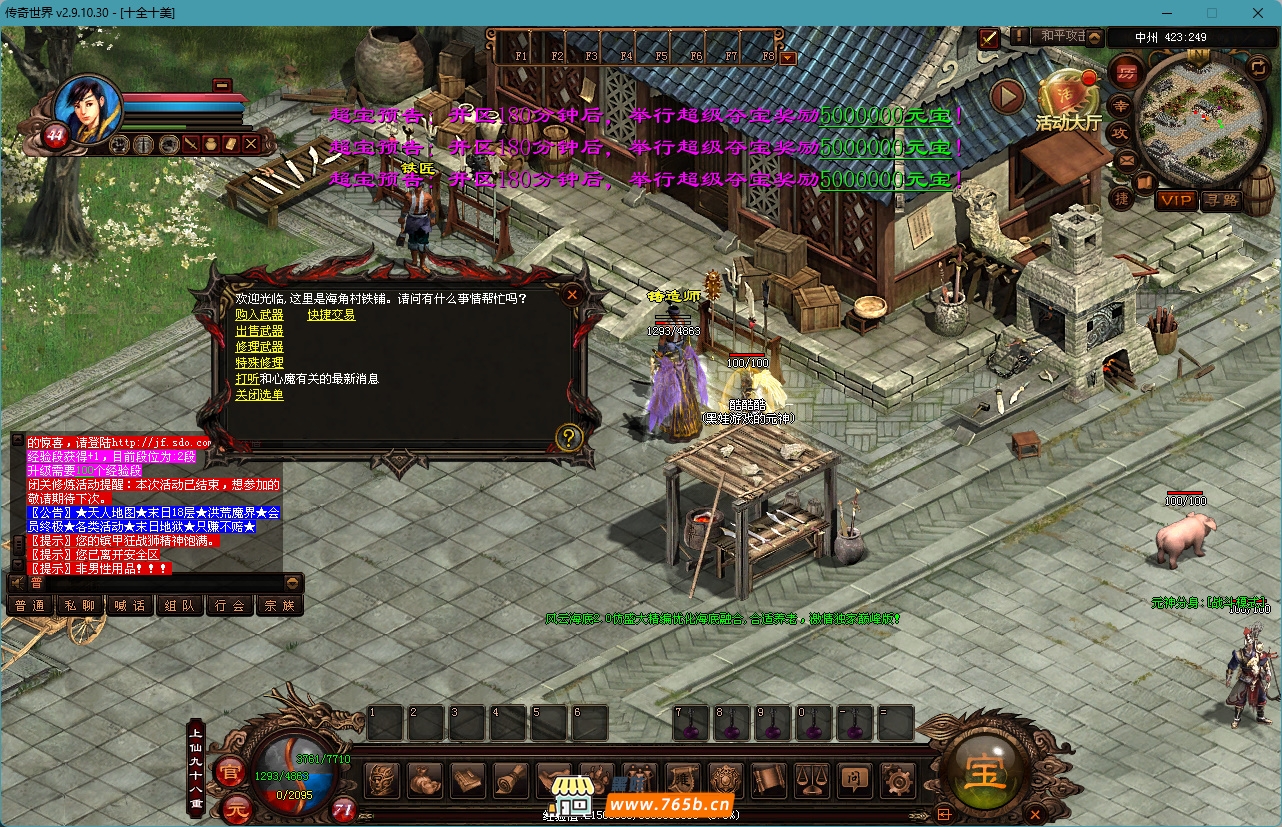This screenshot has width=1282, height=827.
Task: Select the 行会 guild chat channel
Action: 229,605
